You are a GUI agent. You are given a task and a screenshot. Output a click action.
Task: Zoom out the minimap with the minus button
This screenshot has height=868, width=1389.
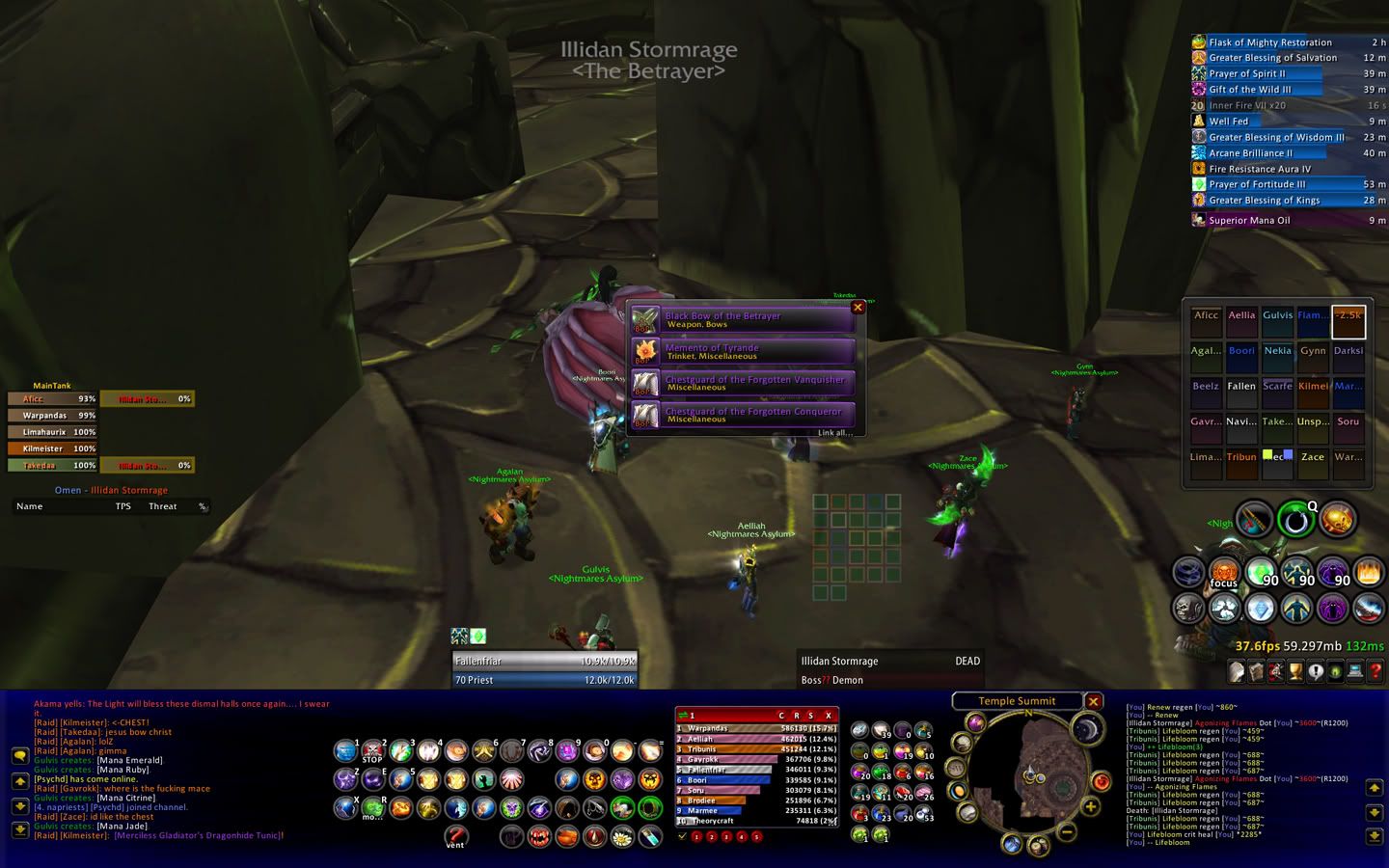coord(1067,829)
